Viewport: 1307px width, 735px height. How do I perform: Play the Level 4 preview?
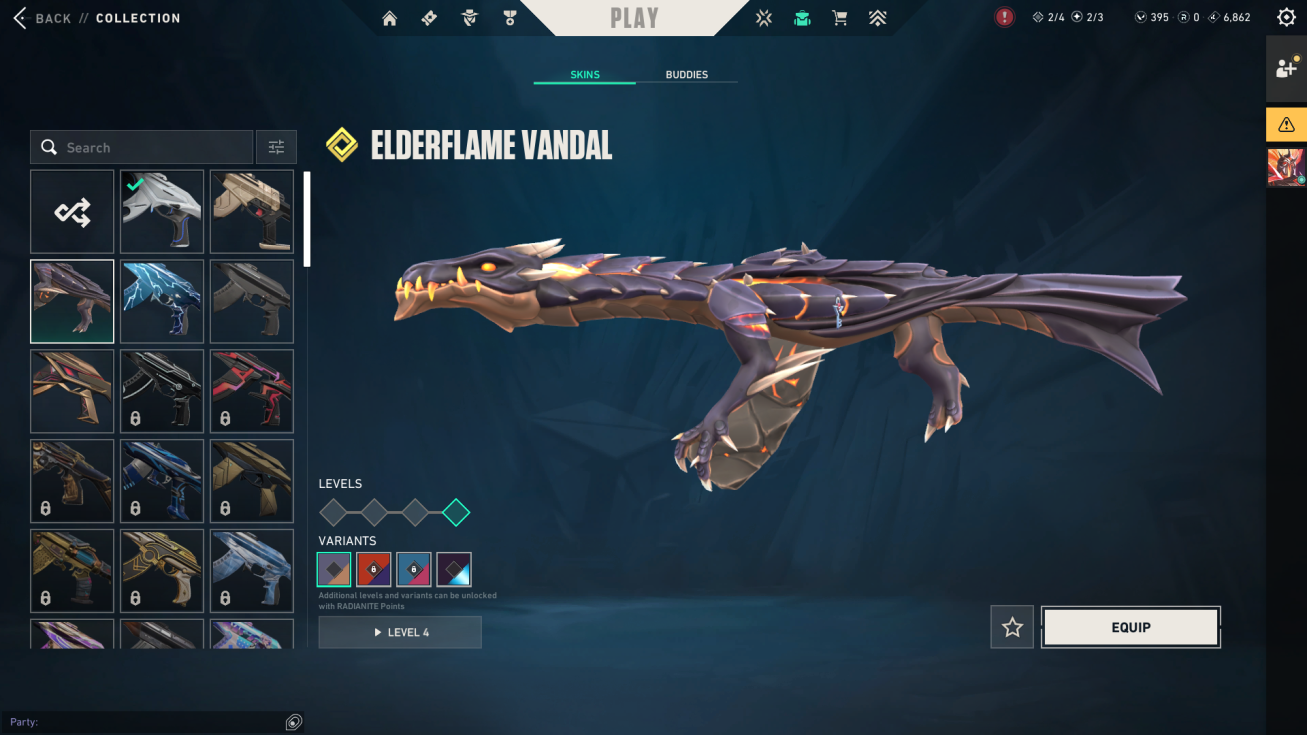point(400,632)
